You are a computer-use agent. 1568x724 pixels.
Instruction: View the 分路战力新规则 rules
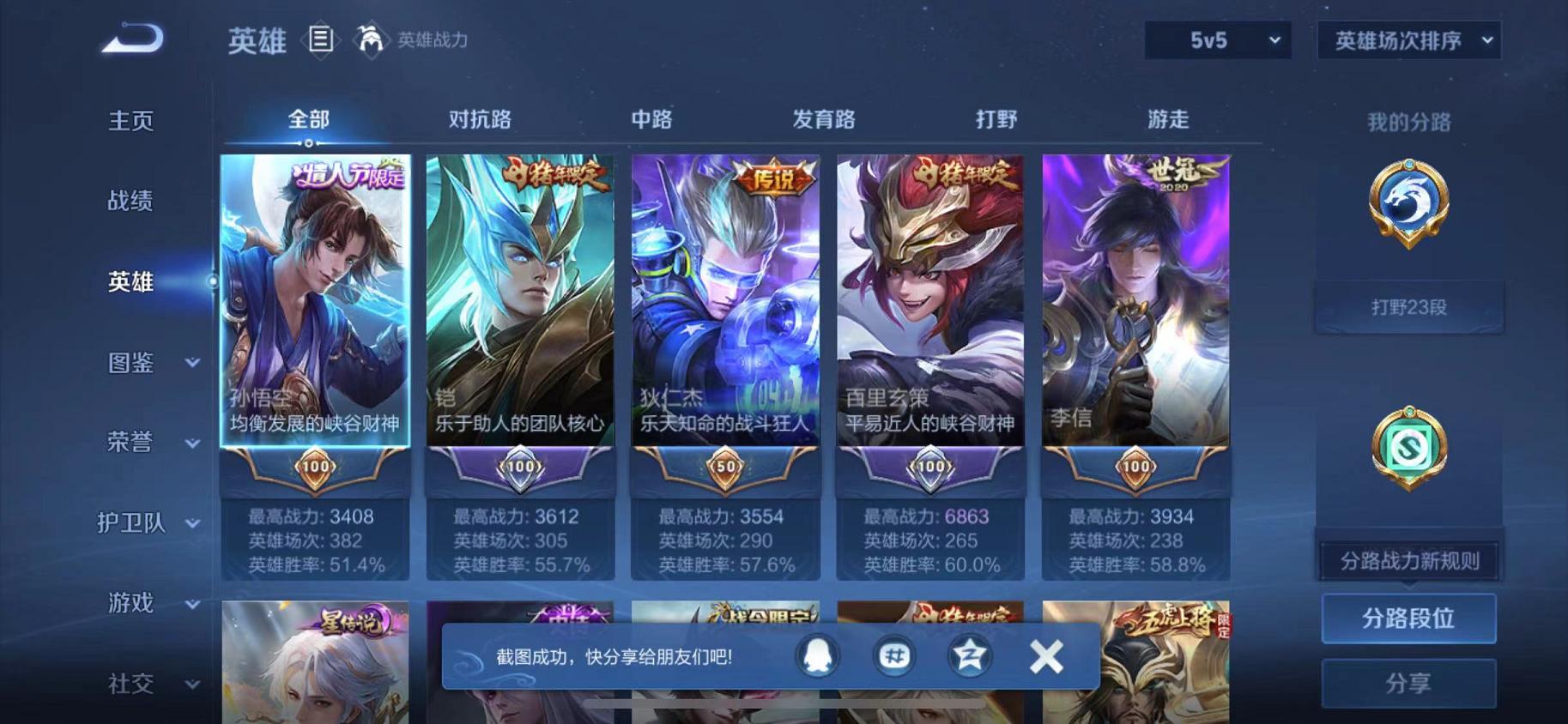(x=1408, y=558)
